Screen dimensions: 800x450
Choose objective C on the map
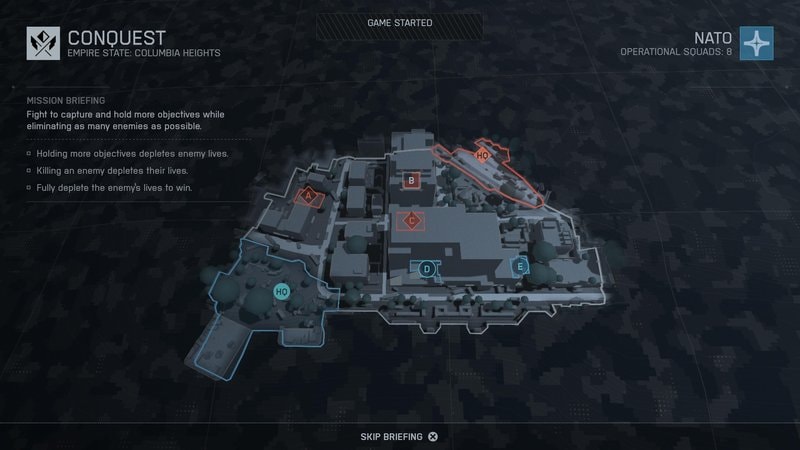(410, 220)
